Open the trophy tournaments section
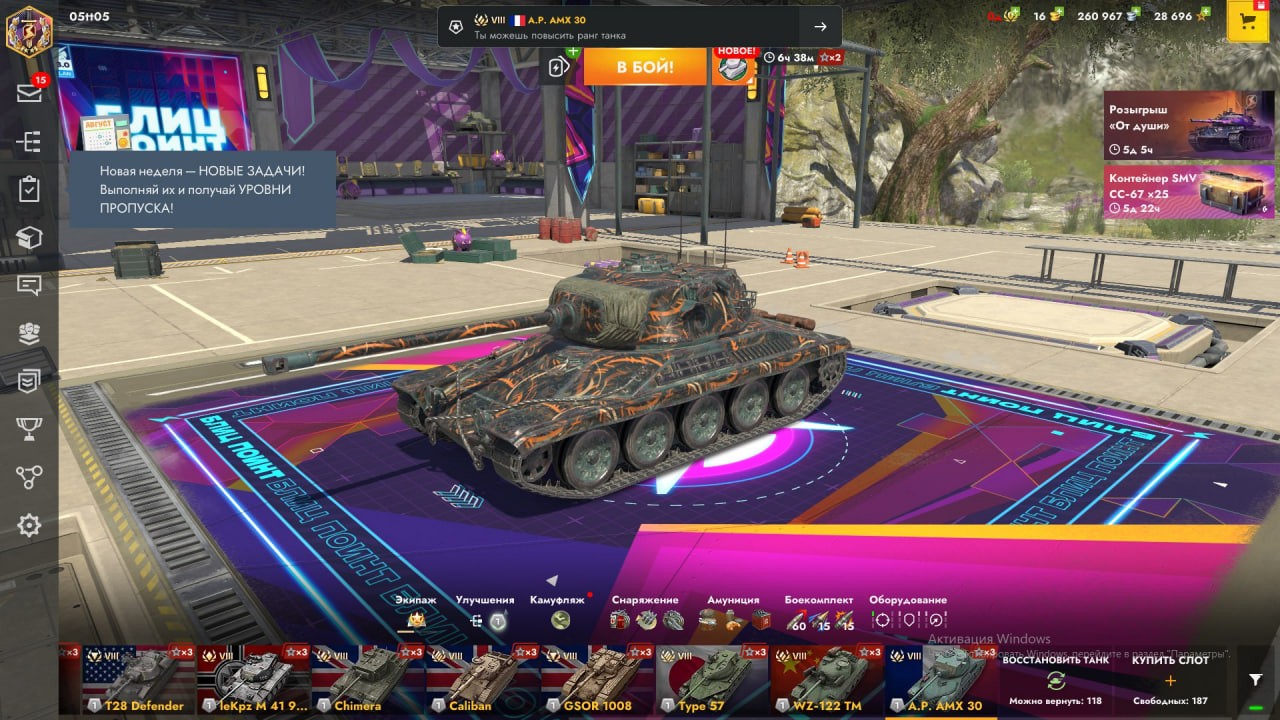The width and height of the screenshot is (1280, 720). pos(29,429)
